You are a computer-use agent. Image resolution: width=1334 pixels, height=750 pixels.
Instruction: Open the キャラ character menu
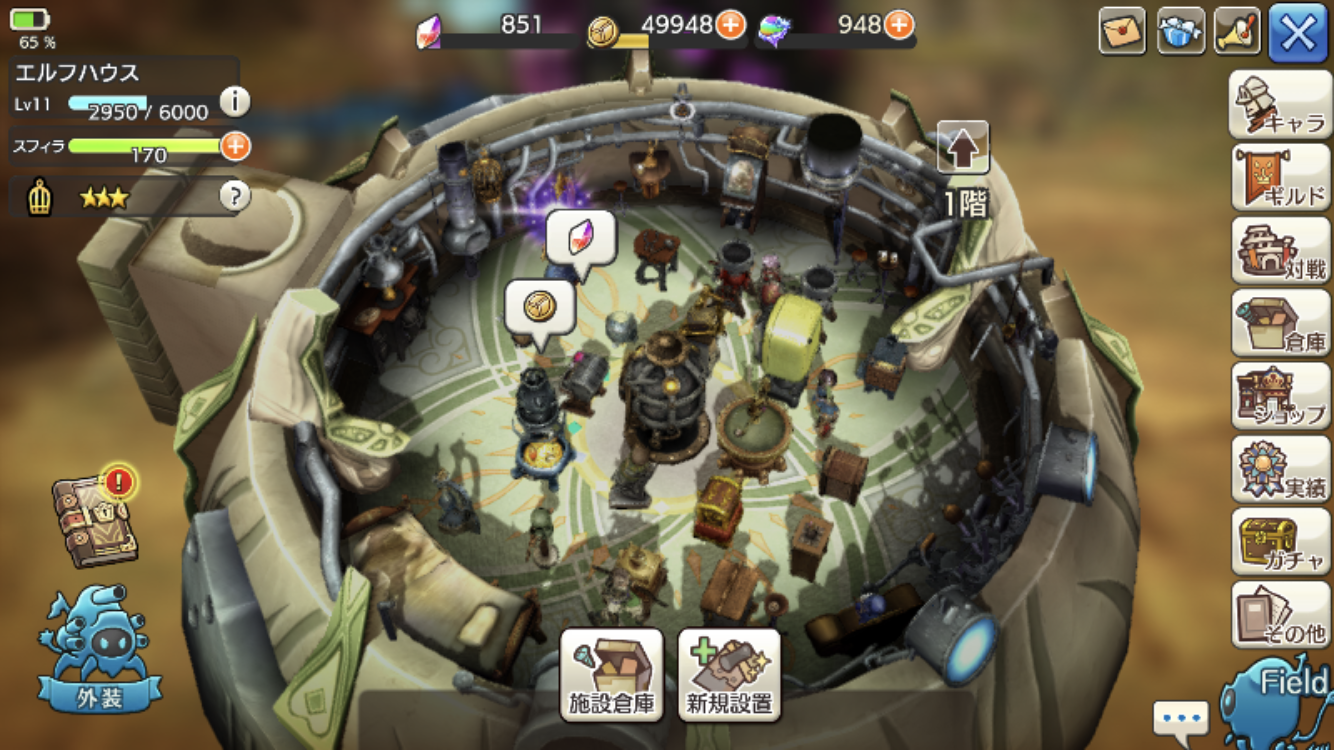pyautogui.click(x=1279, y=104)
